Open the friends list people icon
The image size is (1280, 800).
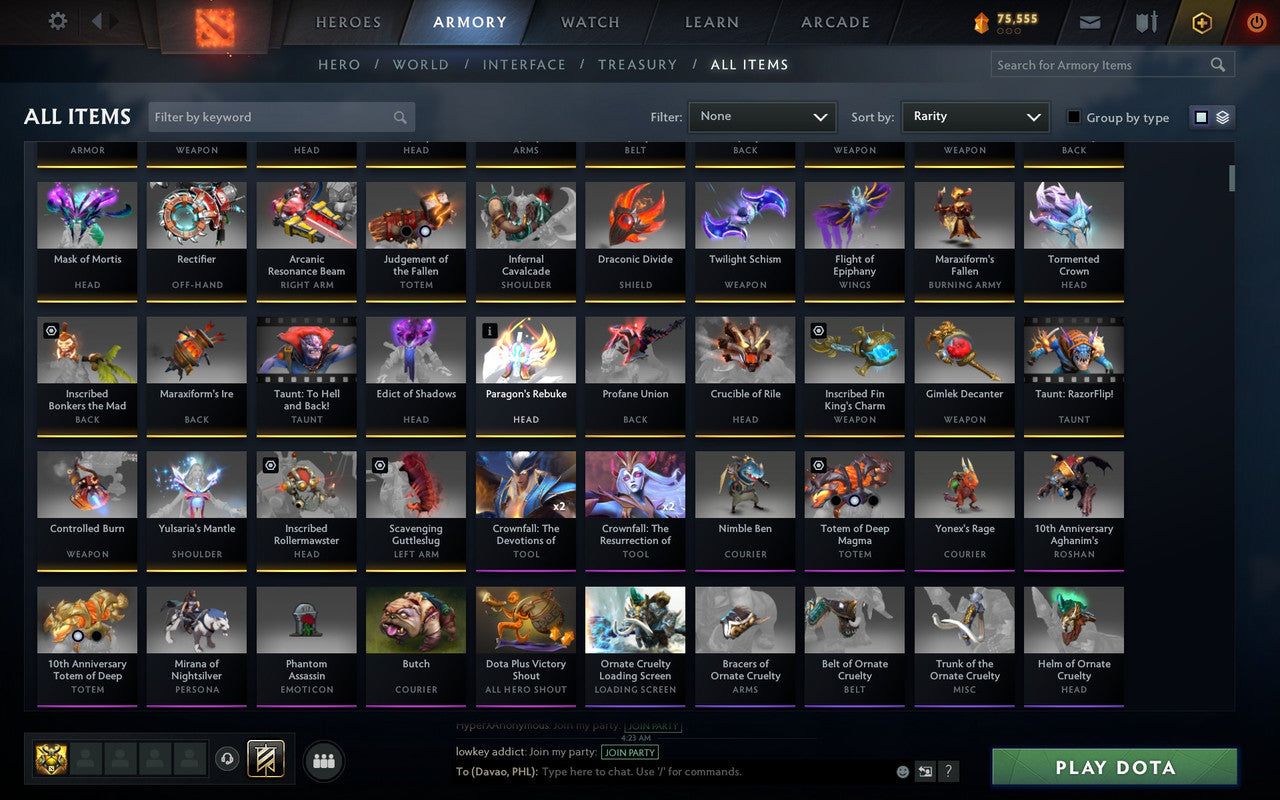323,760
